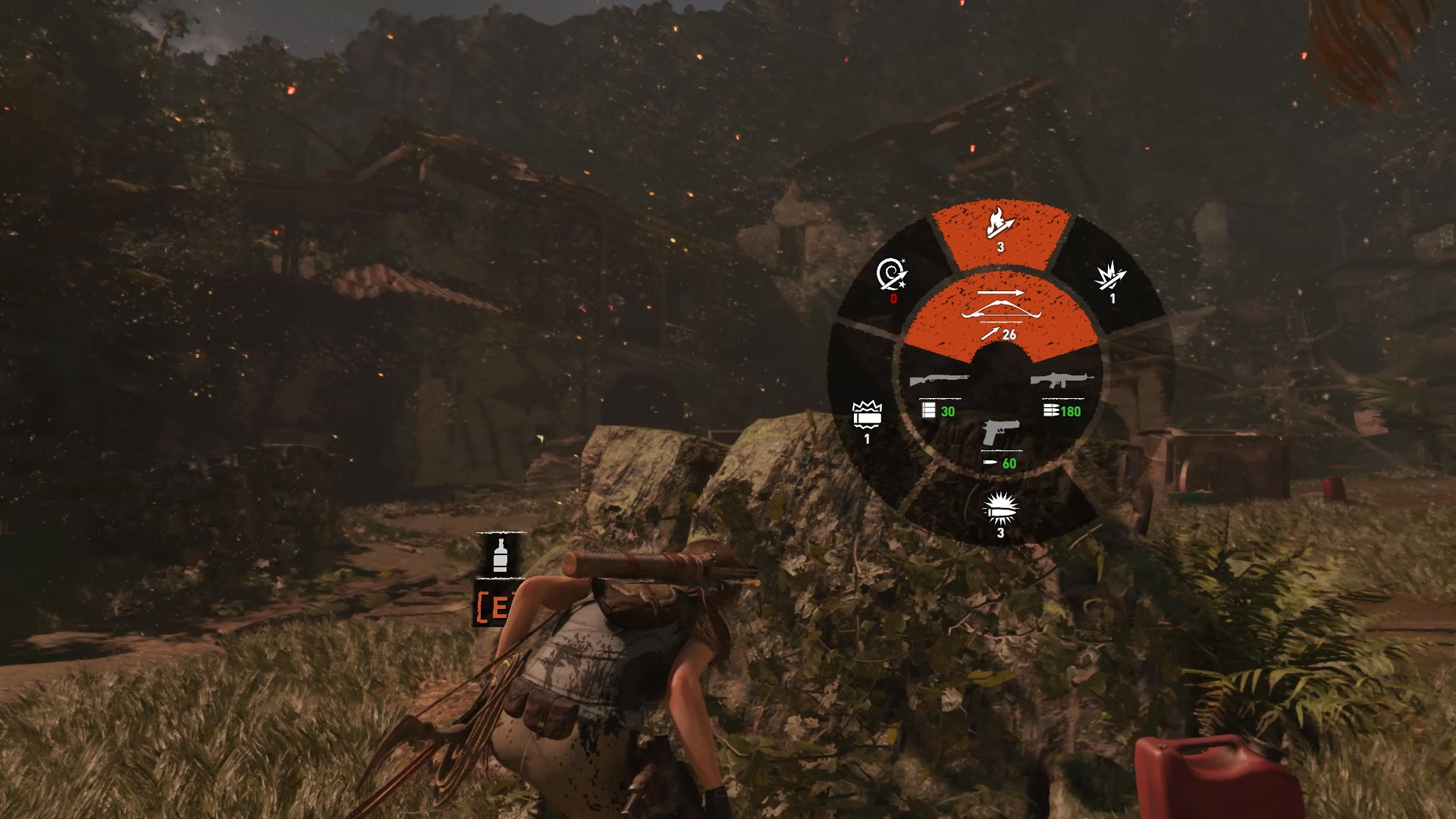Switch to the shotgun weapon
The image size is (1456, 819).
pos(940,391)
